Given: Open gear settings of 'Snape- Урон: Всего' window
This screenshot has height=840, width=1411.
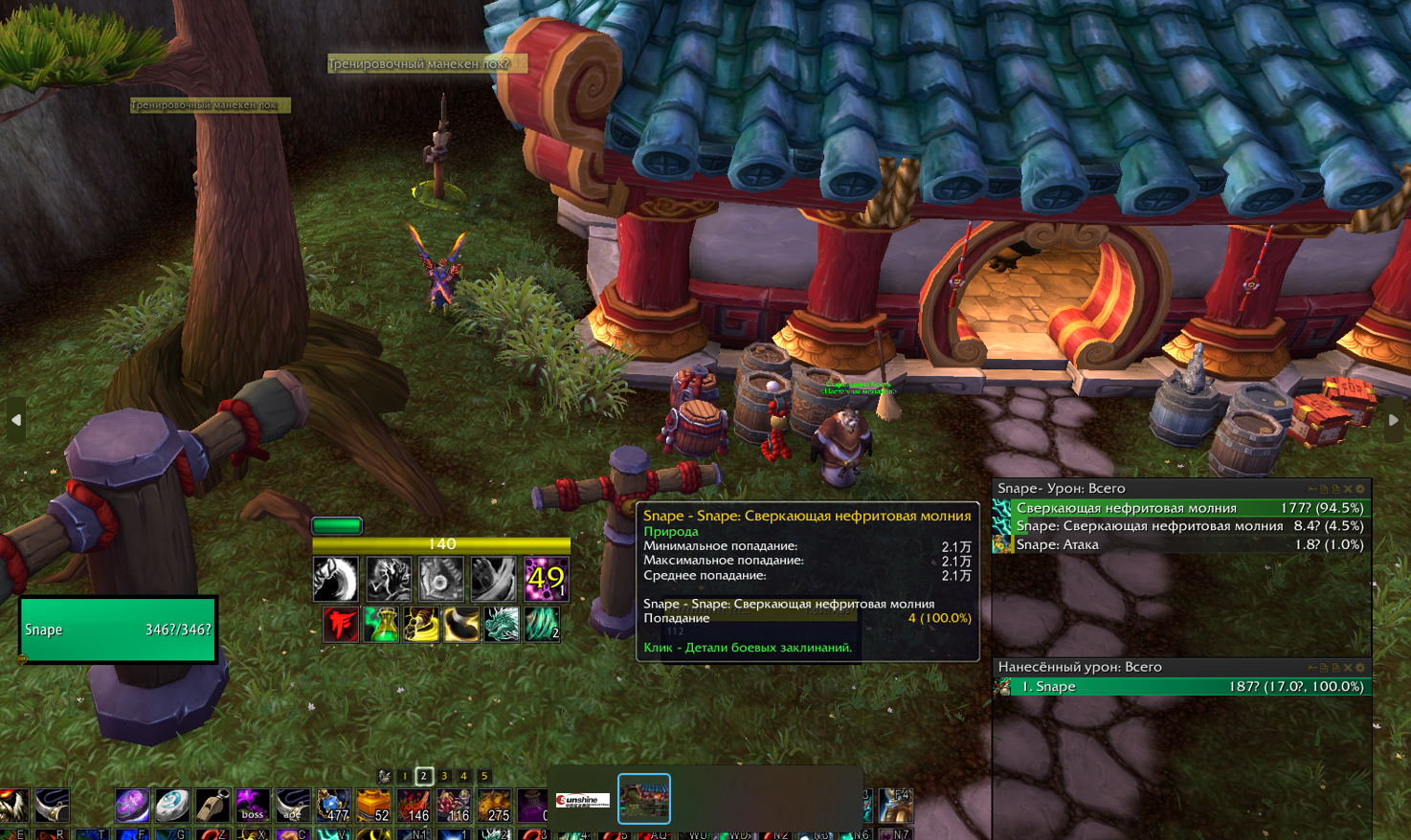Looking at the screenshot, I should 1360,489.
